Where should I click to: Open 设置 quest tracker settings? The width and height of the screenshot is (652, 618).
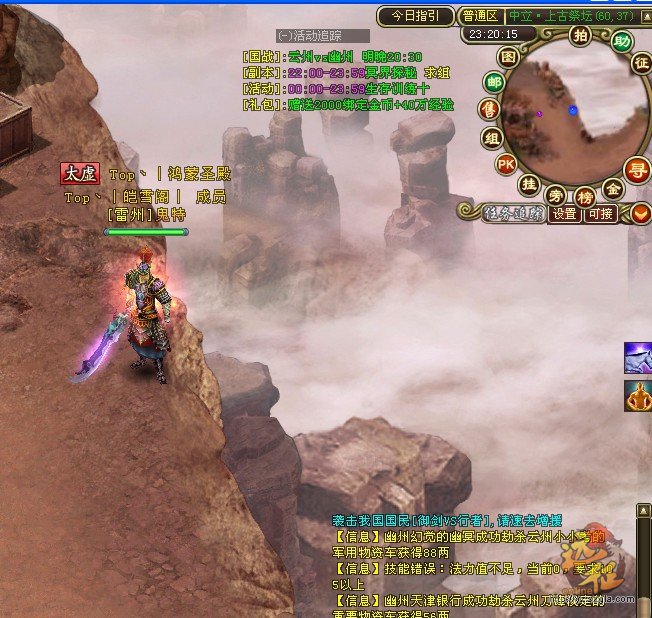565,213
